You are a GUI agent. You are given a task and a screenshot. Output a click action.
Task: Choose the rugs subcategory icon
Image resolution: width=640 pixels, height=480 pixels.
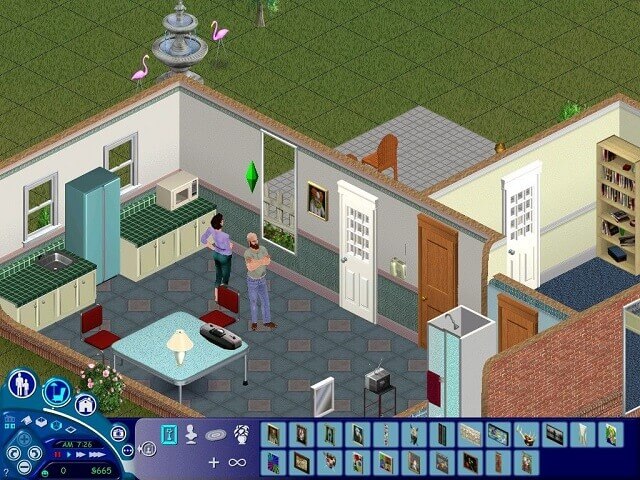tap(216, 435)
